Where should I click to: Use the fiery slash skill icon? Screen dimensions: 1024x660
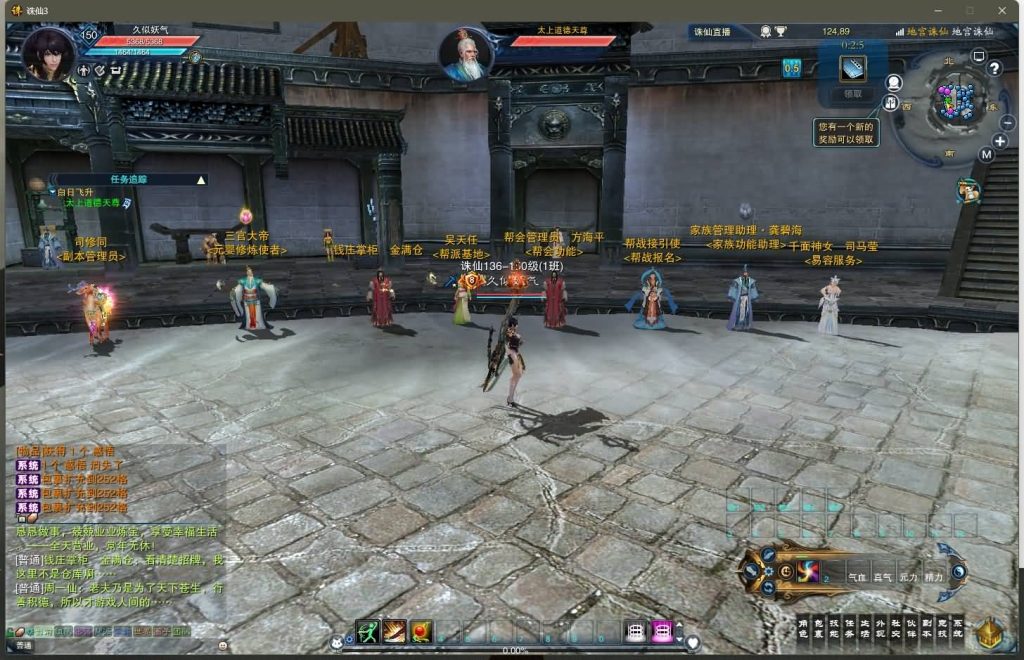(x=394, y=631)
